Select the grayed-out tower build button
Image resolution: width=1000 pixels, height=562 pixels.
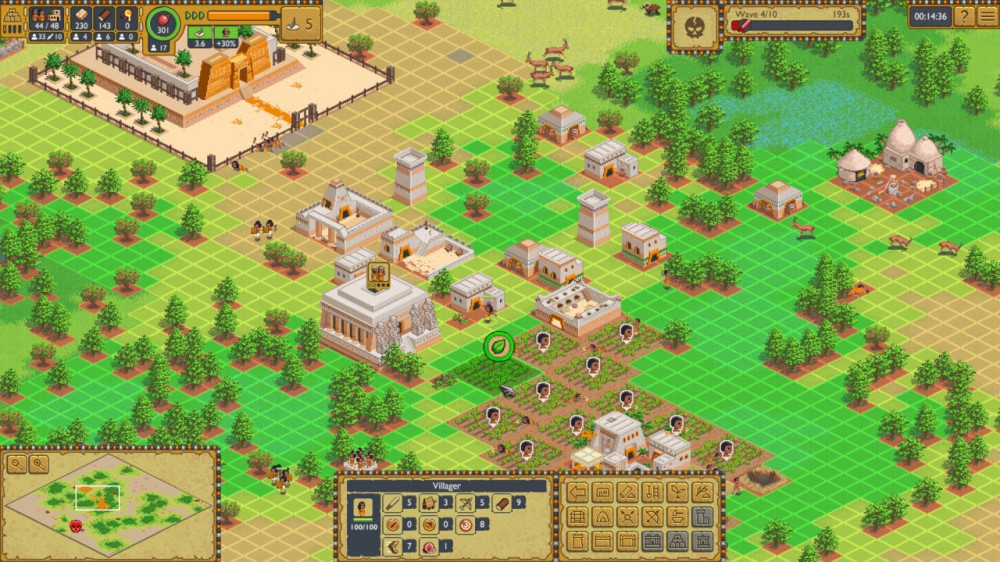pyautogui.click(x=703, y=517)
